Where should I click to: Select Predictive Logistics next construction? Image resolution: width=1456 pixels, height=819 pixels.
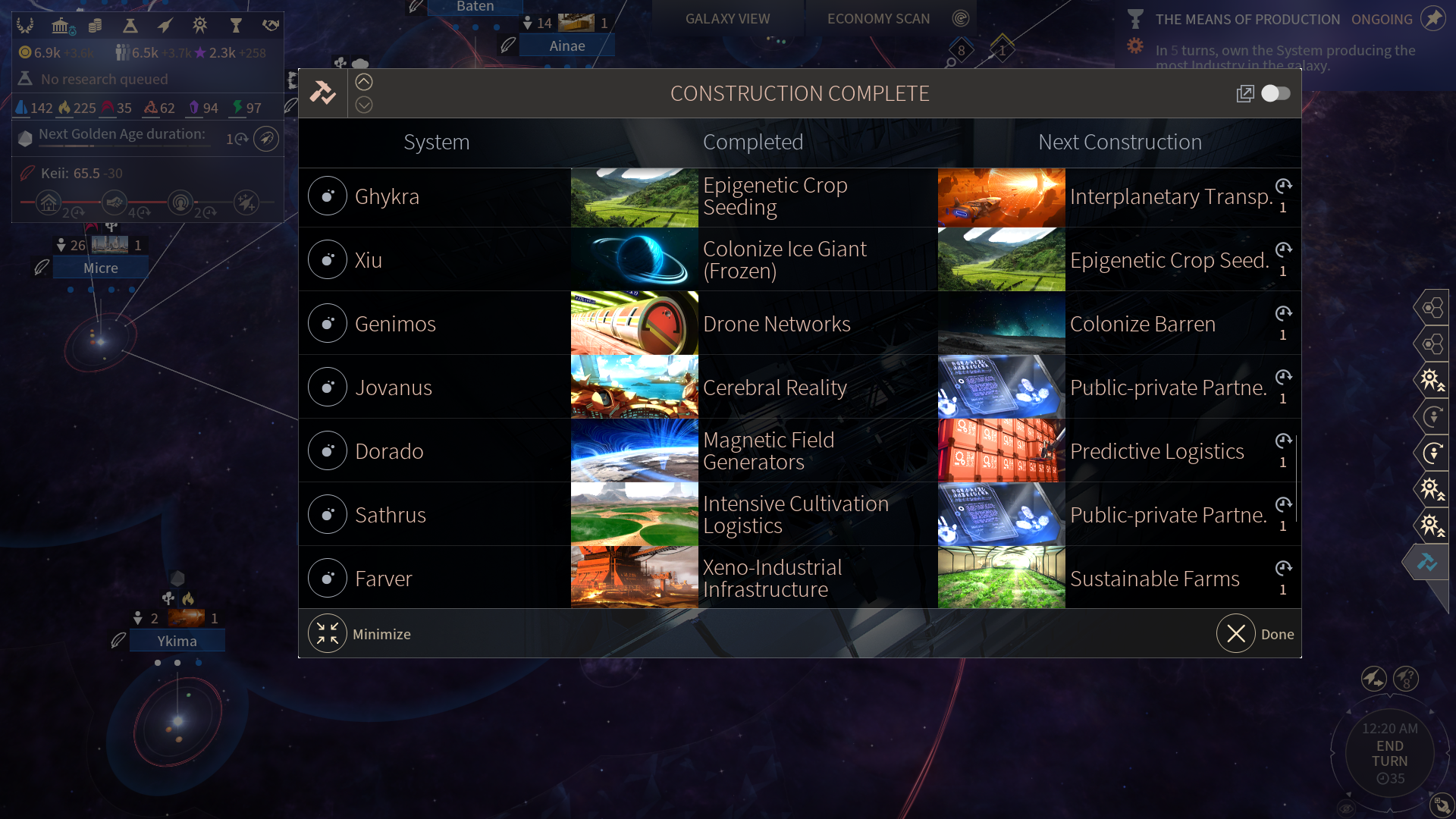(x=1156, y=451)
